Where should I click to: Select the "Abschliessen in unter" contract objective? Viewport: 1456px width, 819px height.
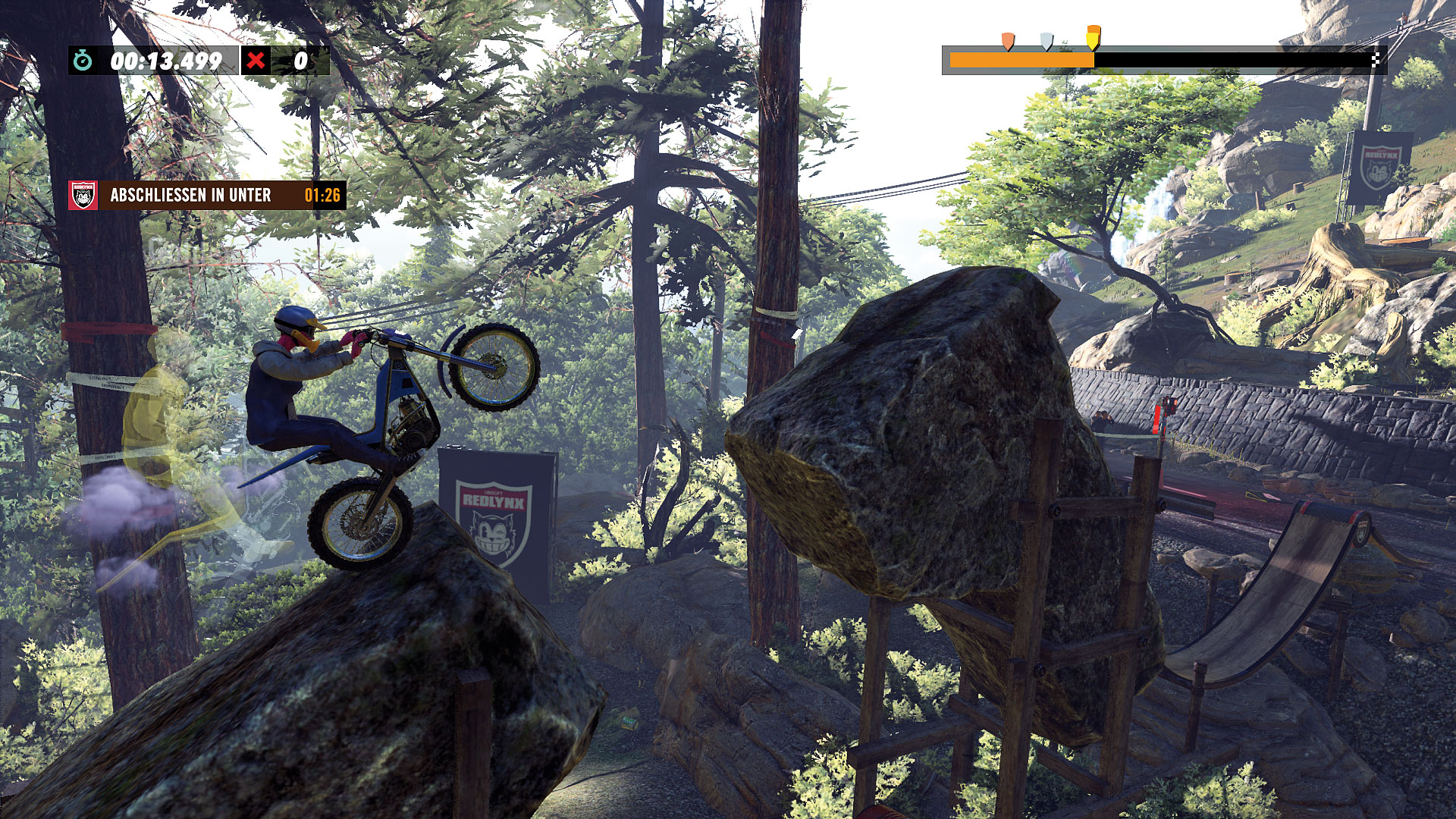pyautogui.click(x=206, y=195)
